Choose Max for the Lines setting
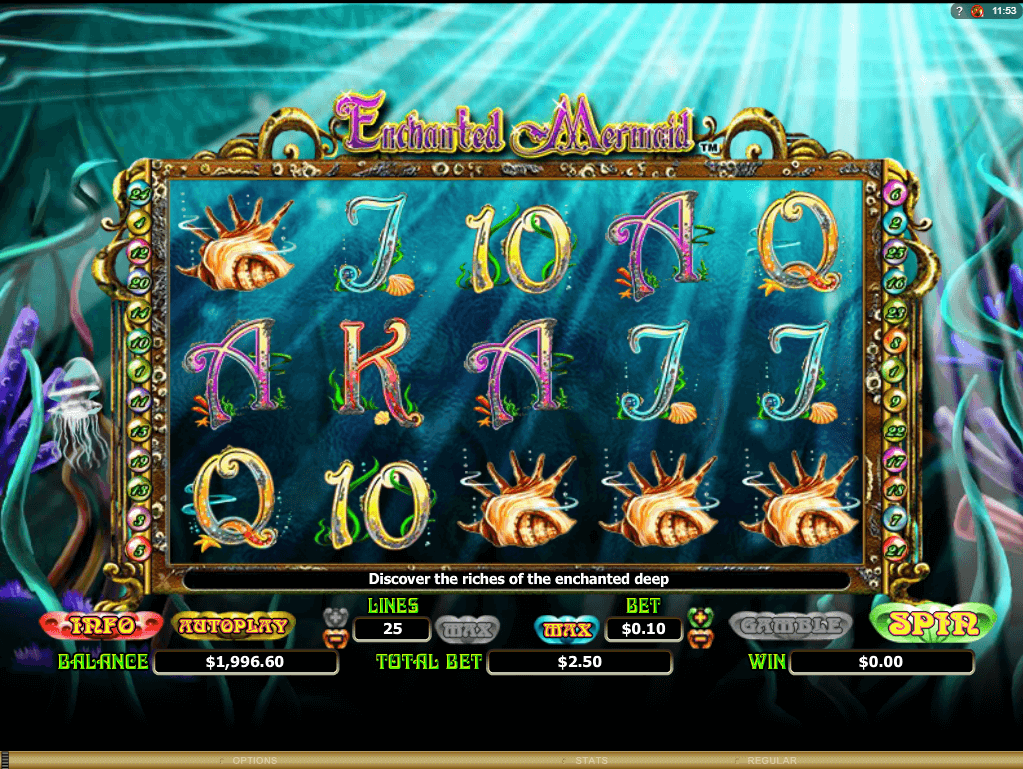Image resolution: width=1023 pixels, height=769 pixels. click(x=466, y=629)
